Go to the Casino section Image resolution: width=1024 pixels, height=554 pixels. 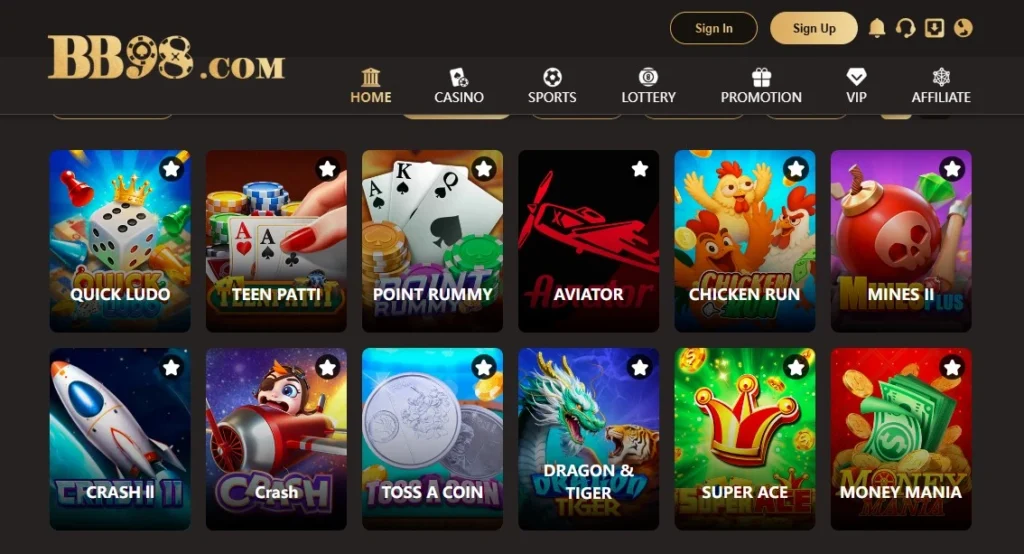(x=459, y=86)
